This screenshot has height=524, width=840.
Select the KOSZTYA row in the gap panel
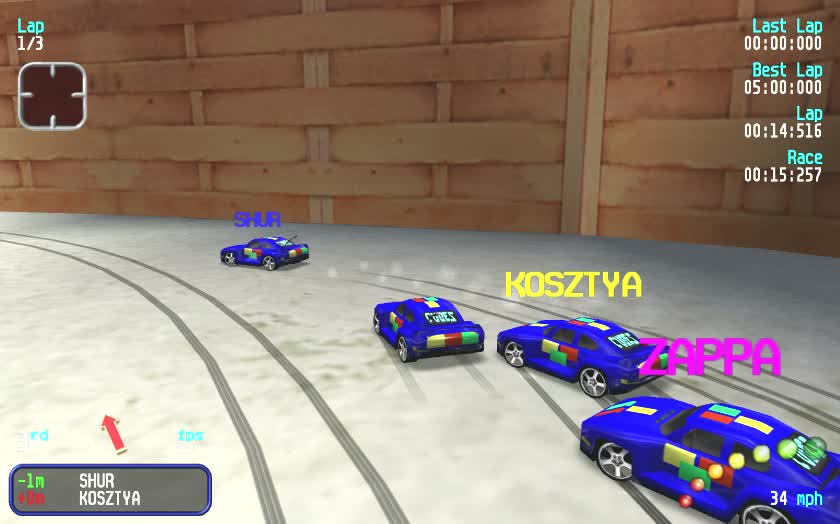109,498
